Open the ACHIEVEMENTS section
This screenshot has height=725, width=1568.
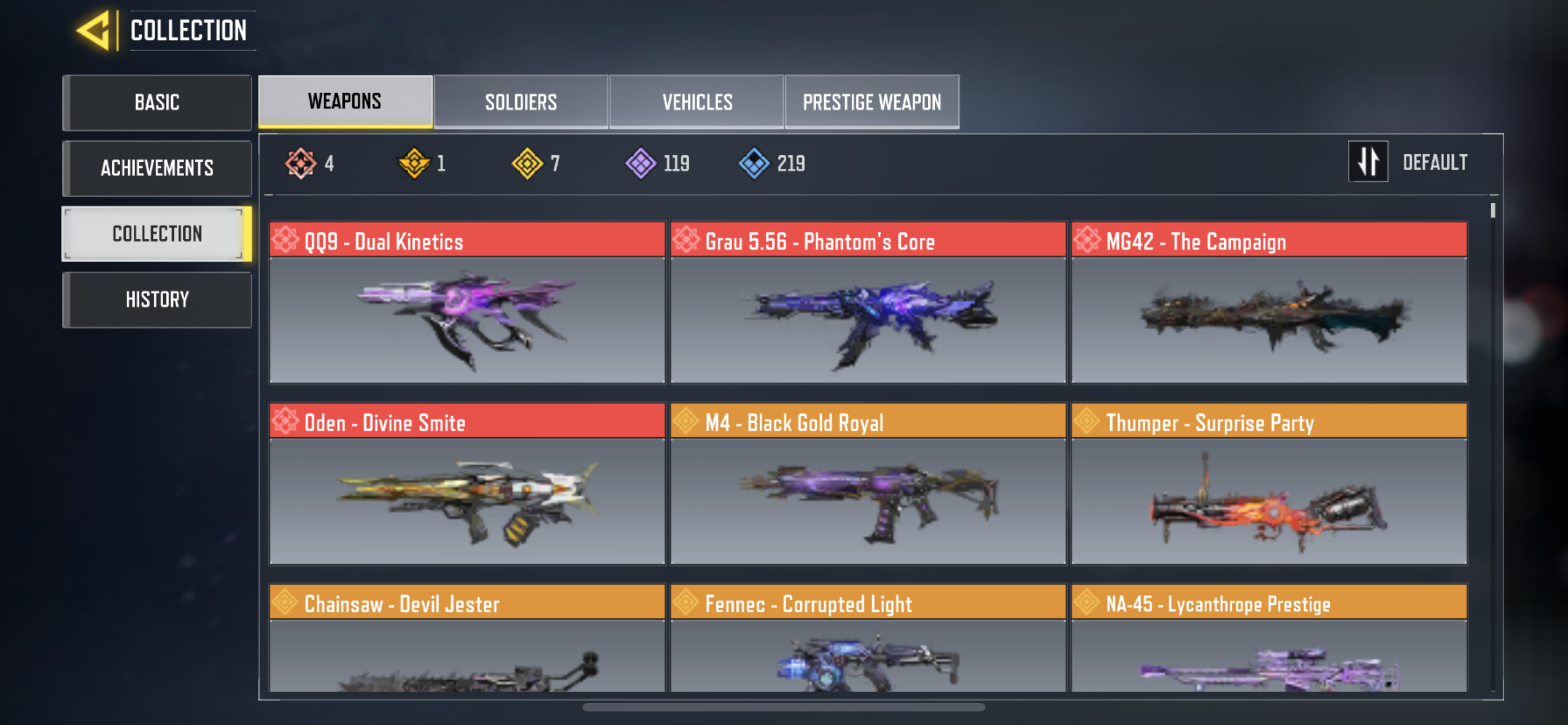[x=157, y=168]
